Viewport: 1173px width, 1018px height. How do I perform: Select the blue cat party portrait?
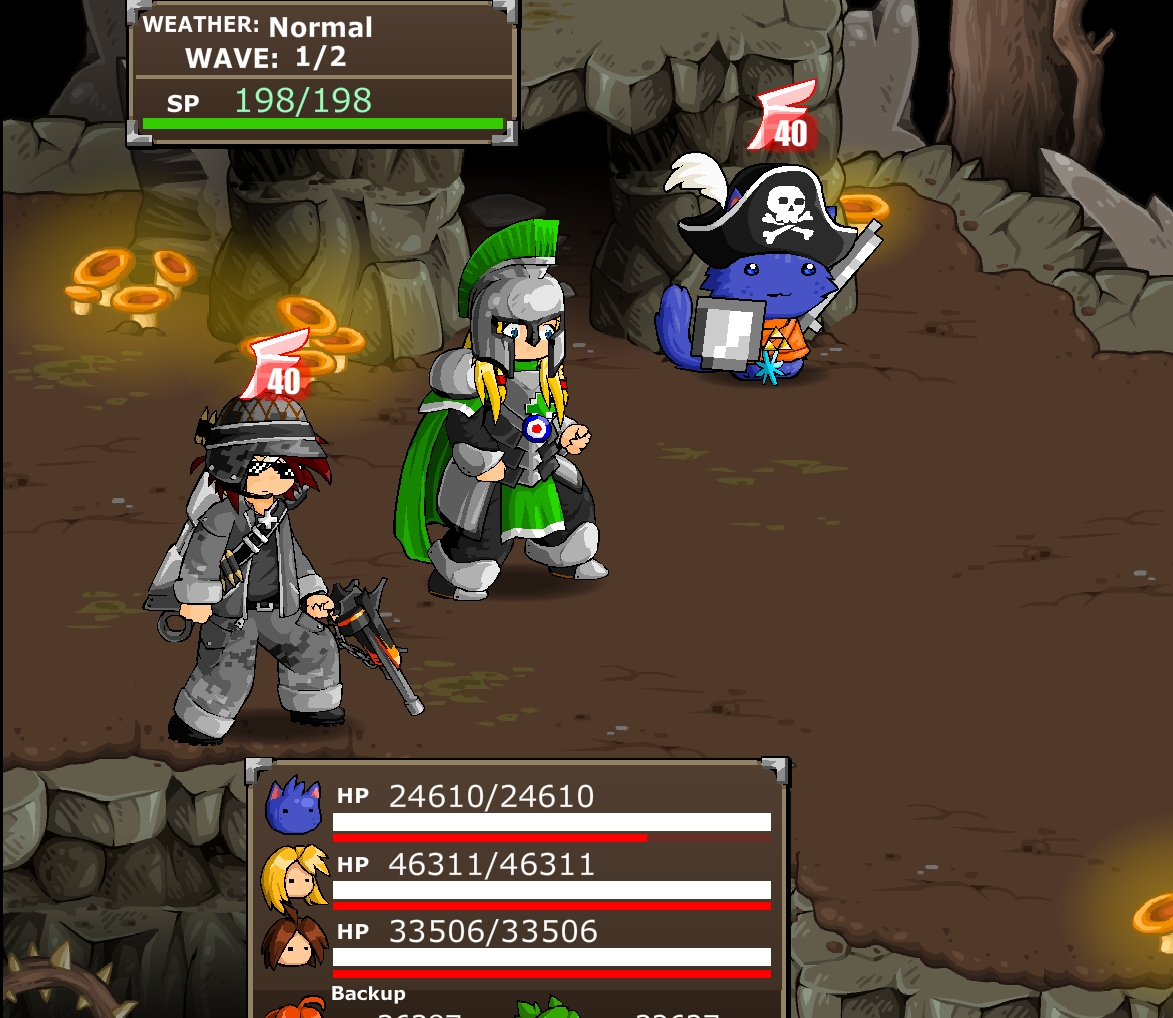point(293,805)
